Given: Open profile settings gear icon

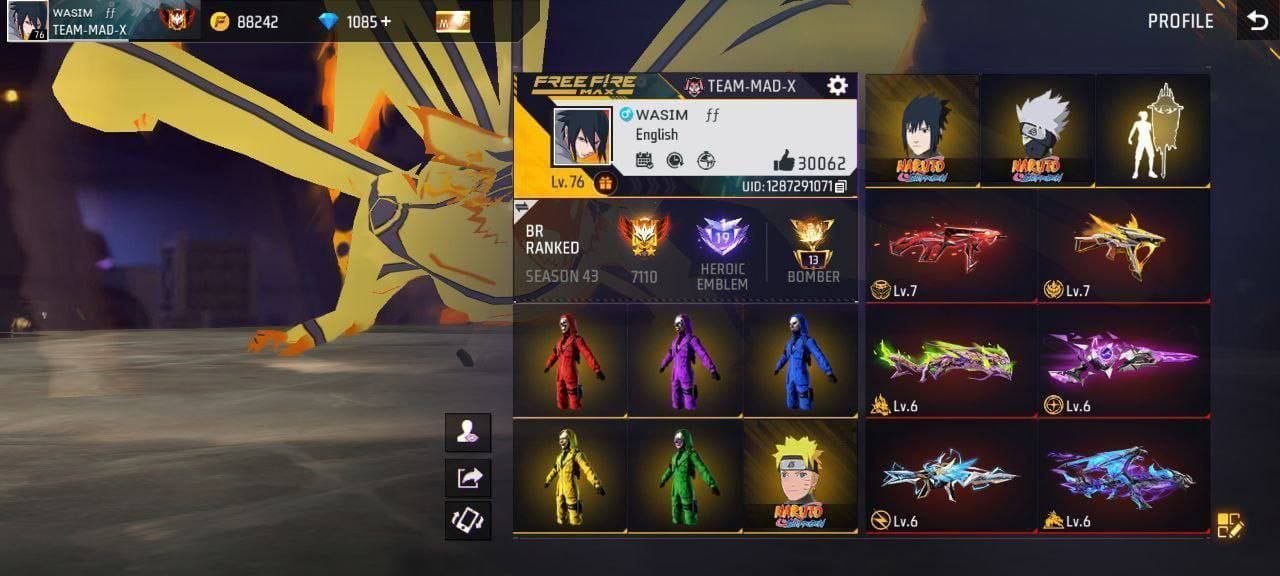Looking at the screenshot, I should click(838, 86).
